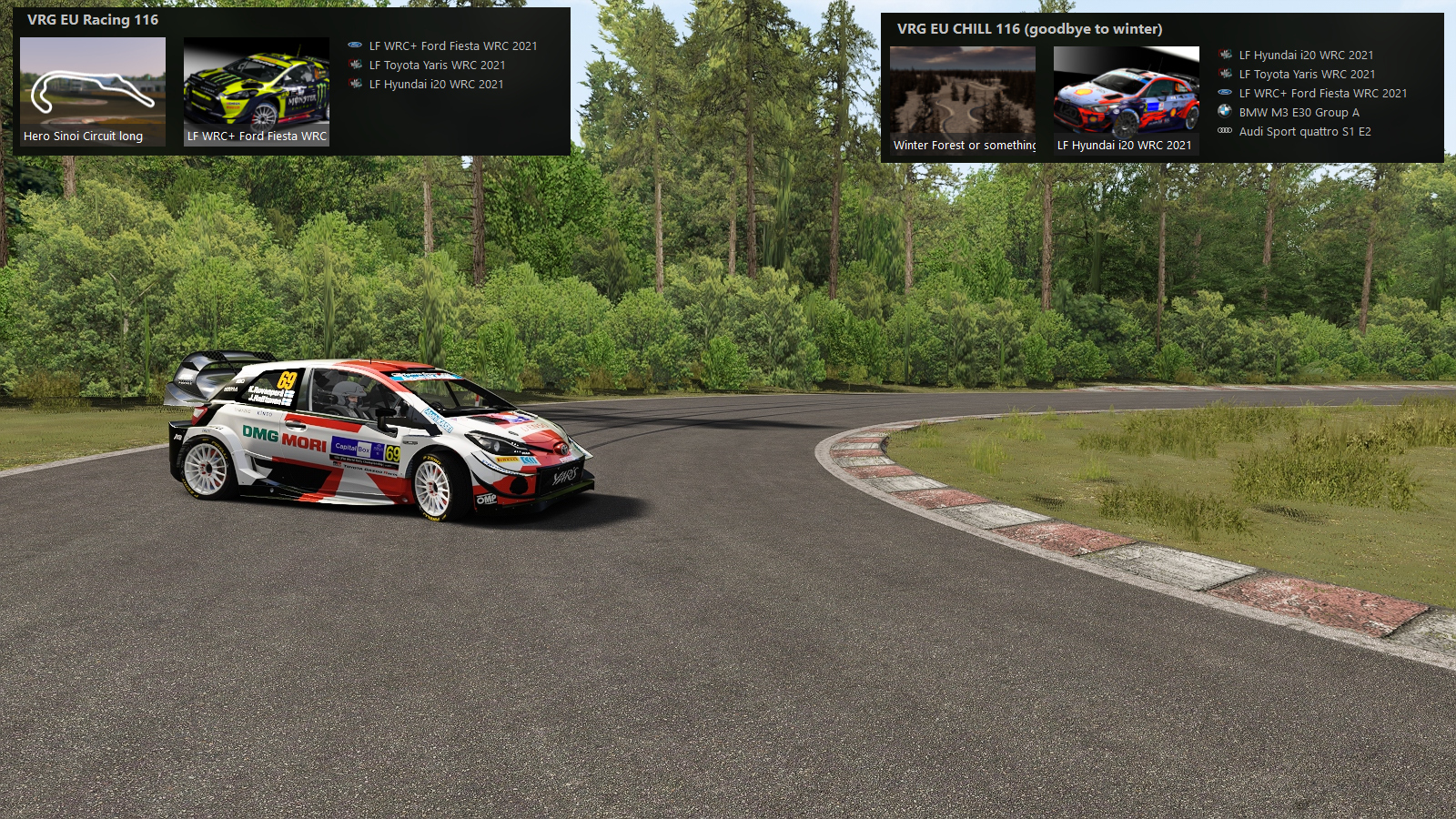Image resolution: width=1456 pixels, height=819 pixels.
Task: Select the BMW M3 E30 Group A entry
Action: point(1299,112)
